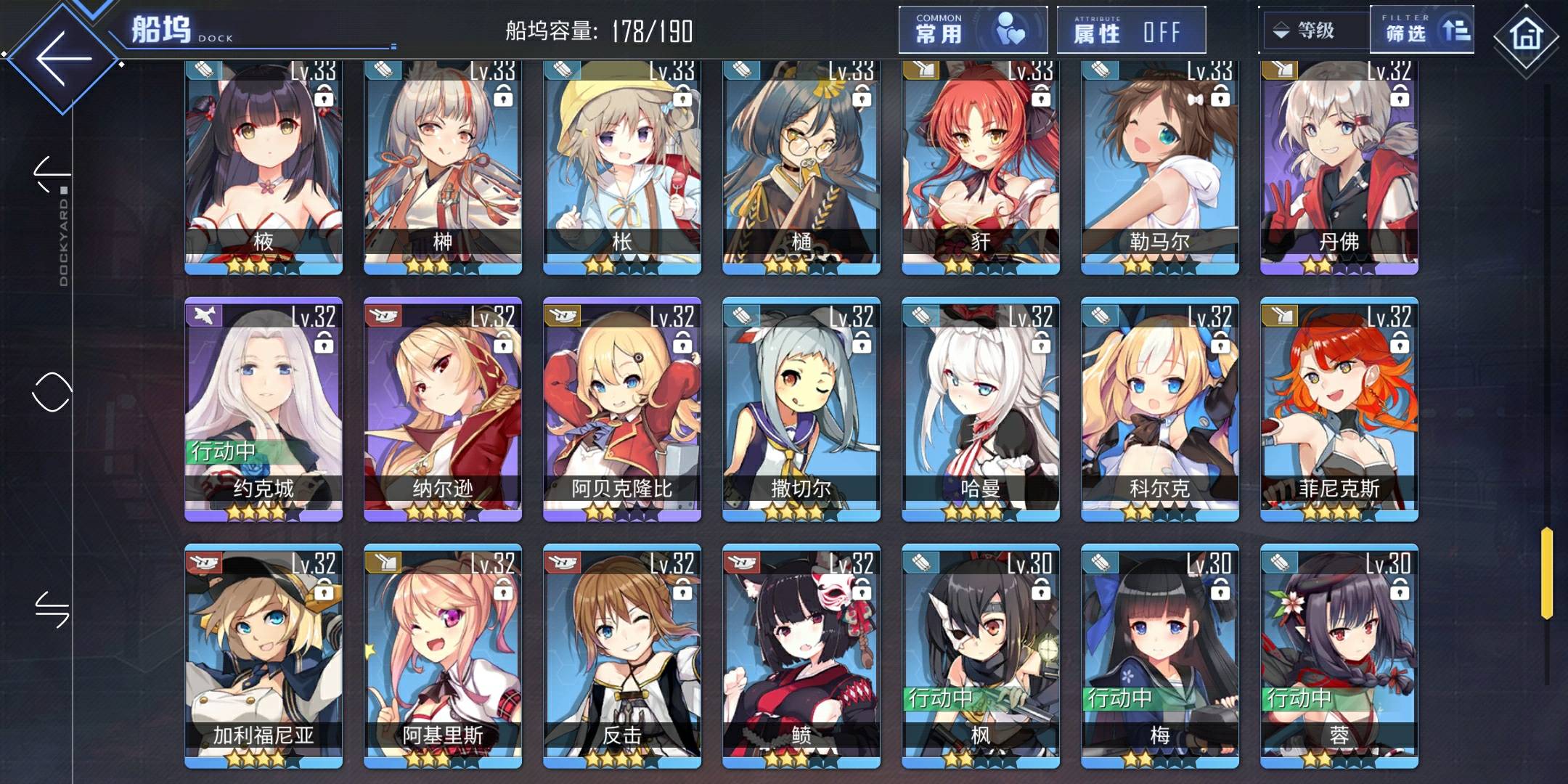Toggle the 属性 attribute display
The height and width of the screenshot is (784, 1568).
(1130, 30)
